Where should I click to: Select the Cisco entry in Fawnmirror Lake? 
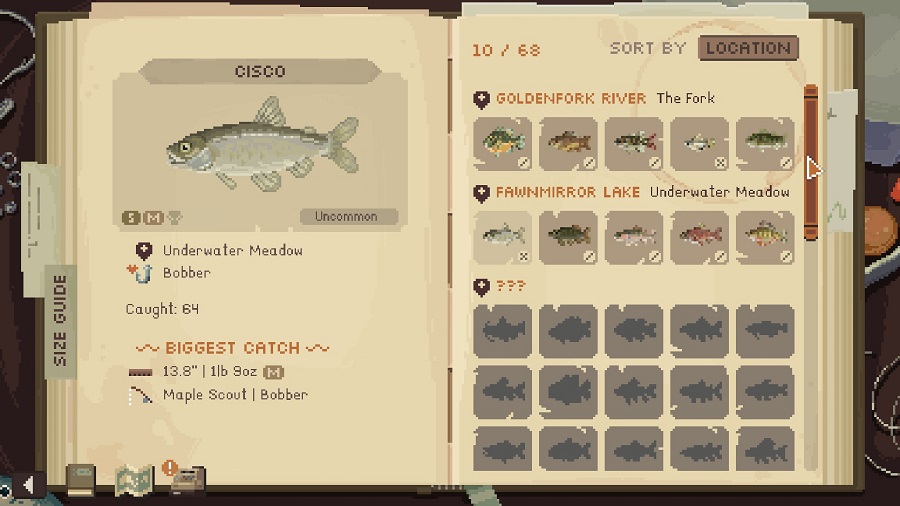tap(503, 237)
